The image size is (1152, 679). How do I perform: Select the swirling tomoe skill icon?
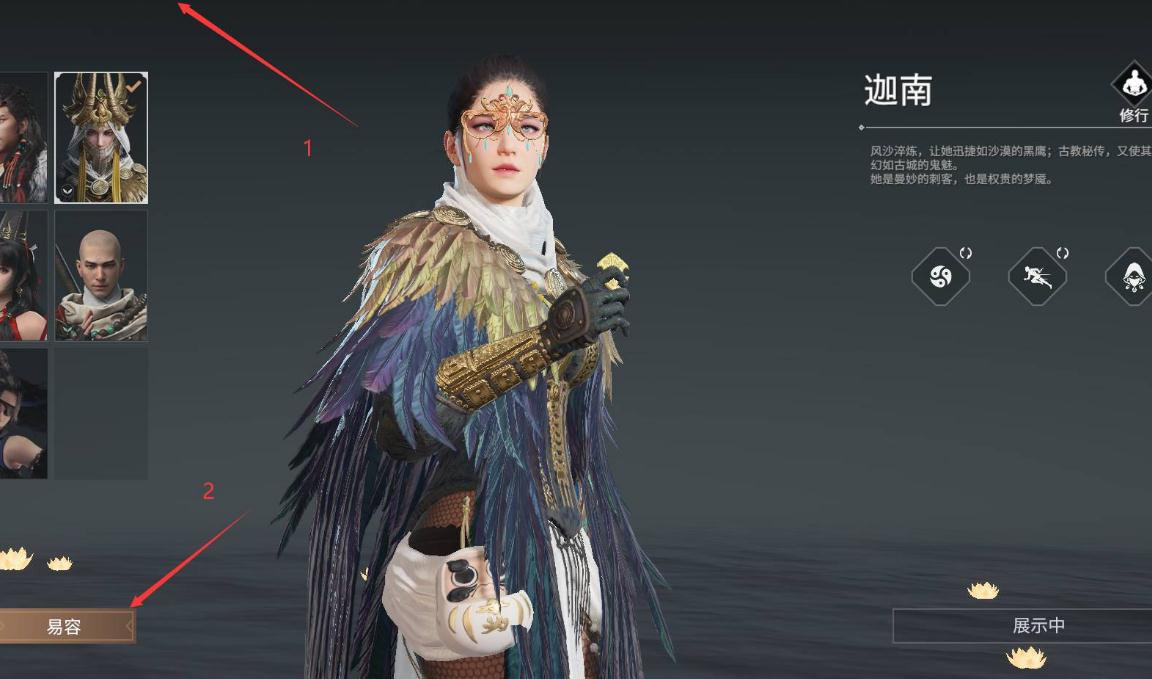[x=941, y=276]
